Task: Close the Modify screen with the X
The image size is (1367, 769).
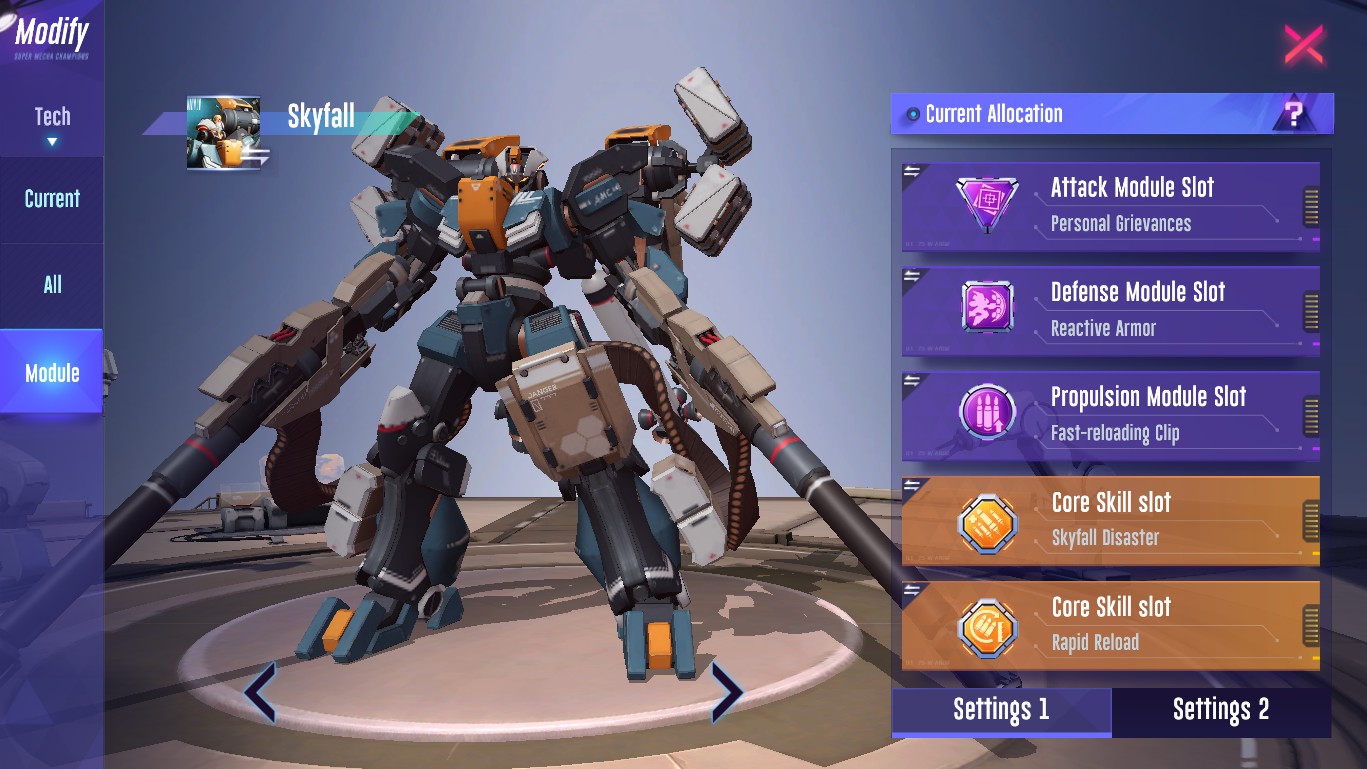Action: (1303, 45)
